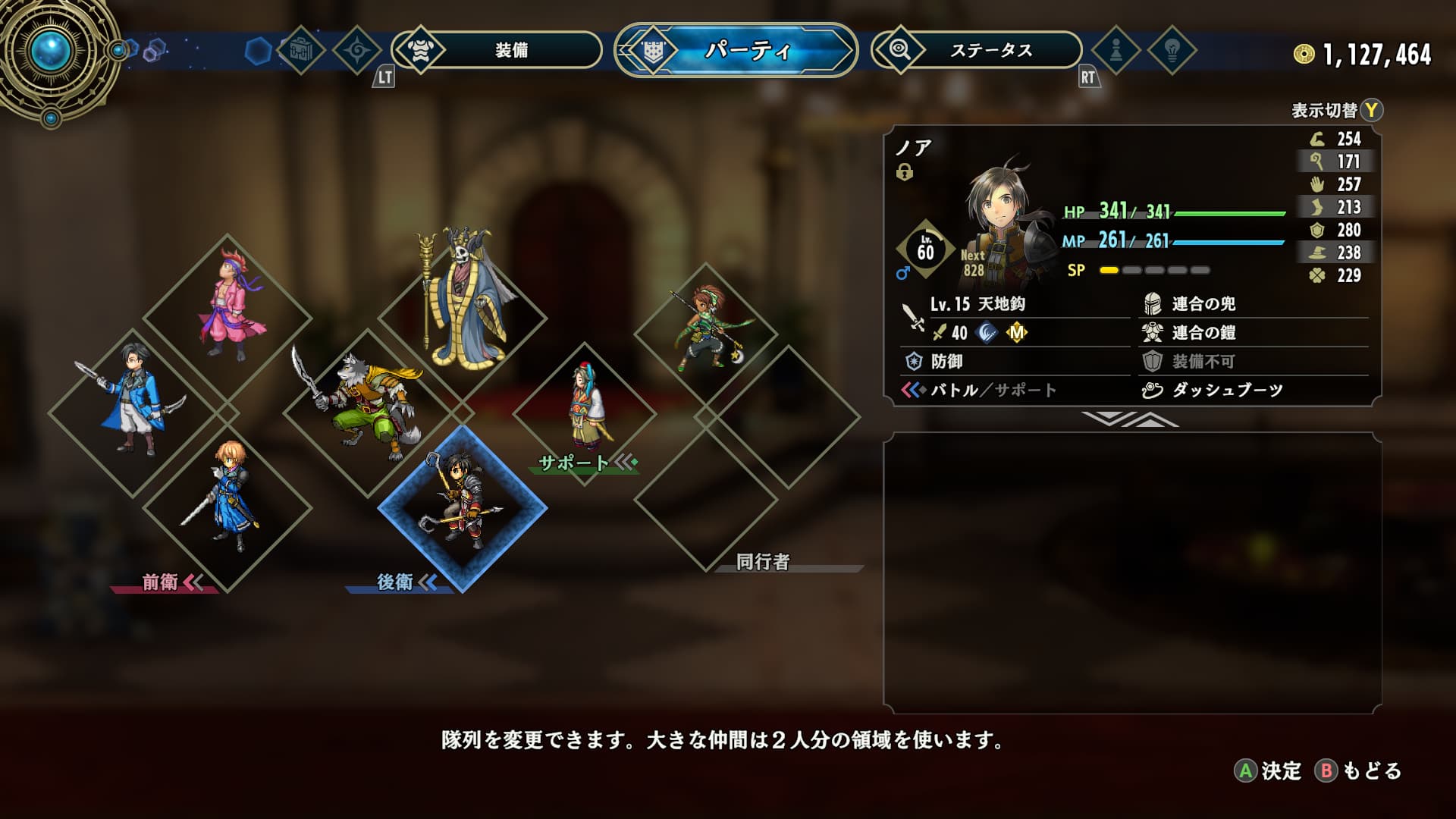Click the chess pawn icon tab
Viewport: 1456px width, 819px height.
coord(1116,51)
